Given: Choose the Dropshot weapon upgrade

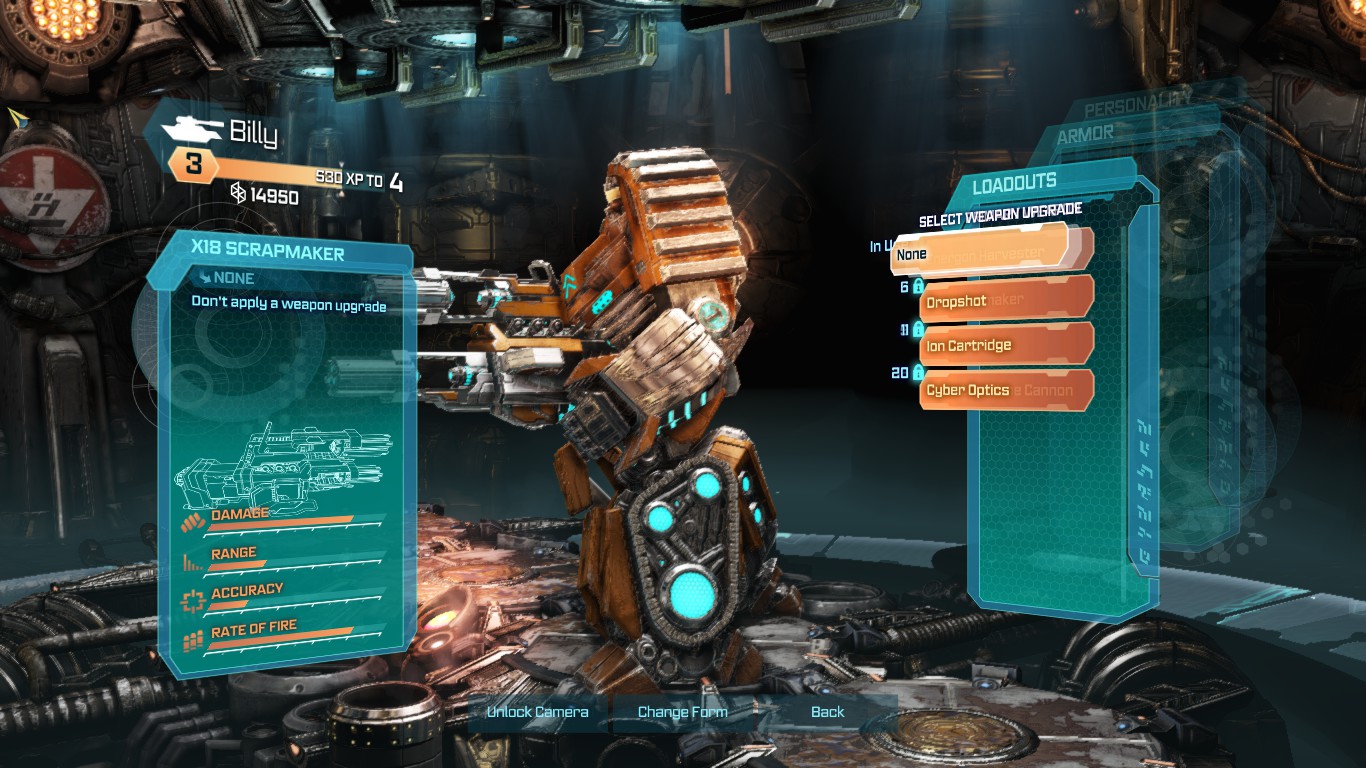Looking at the screenshot, I should (x=1005, y=300).
